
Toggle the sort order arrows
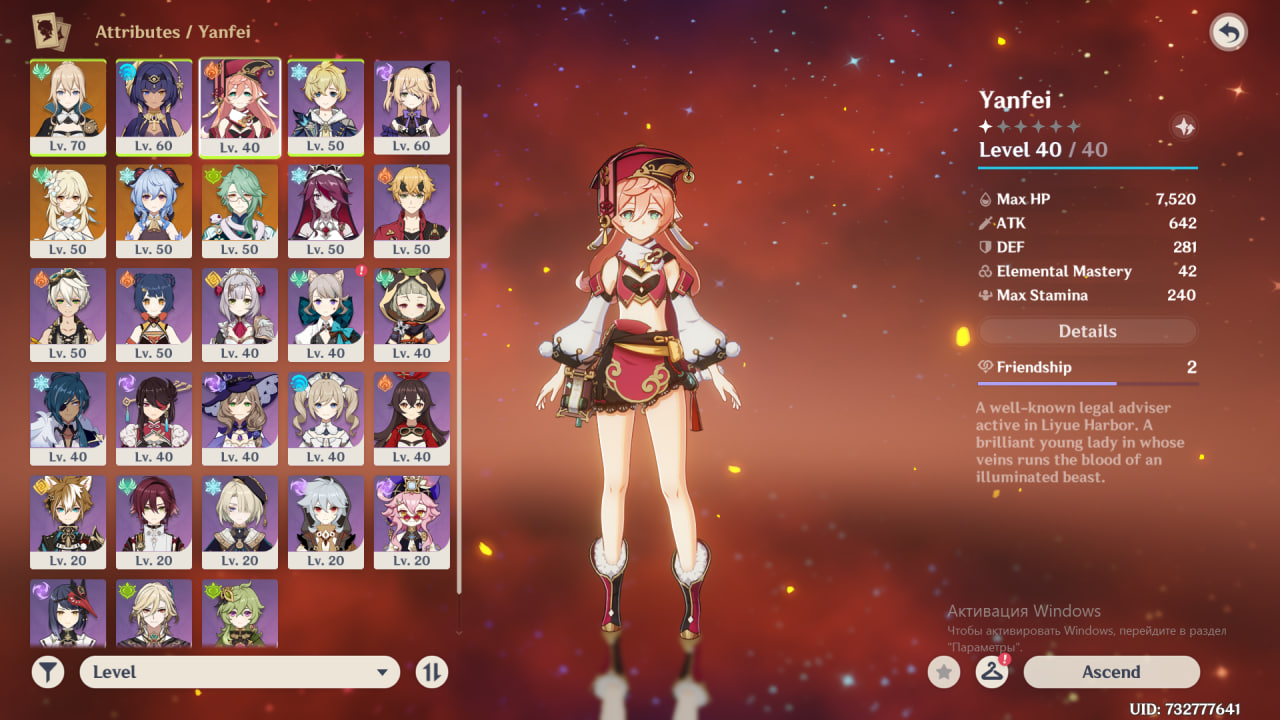[431, 672]
